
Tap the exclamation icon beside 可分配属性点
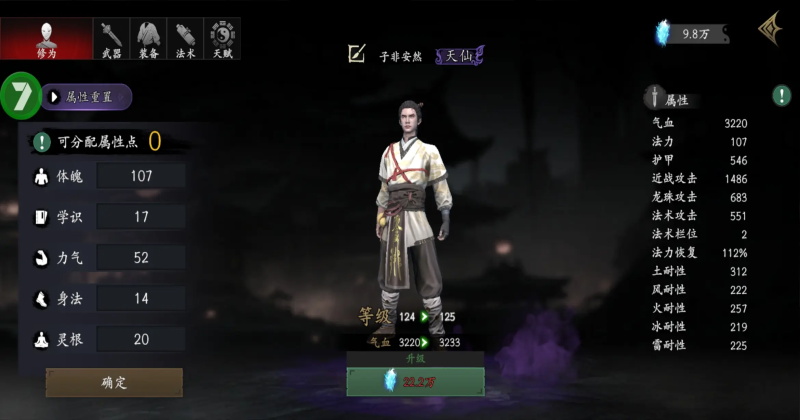pos(42,142)
